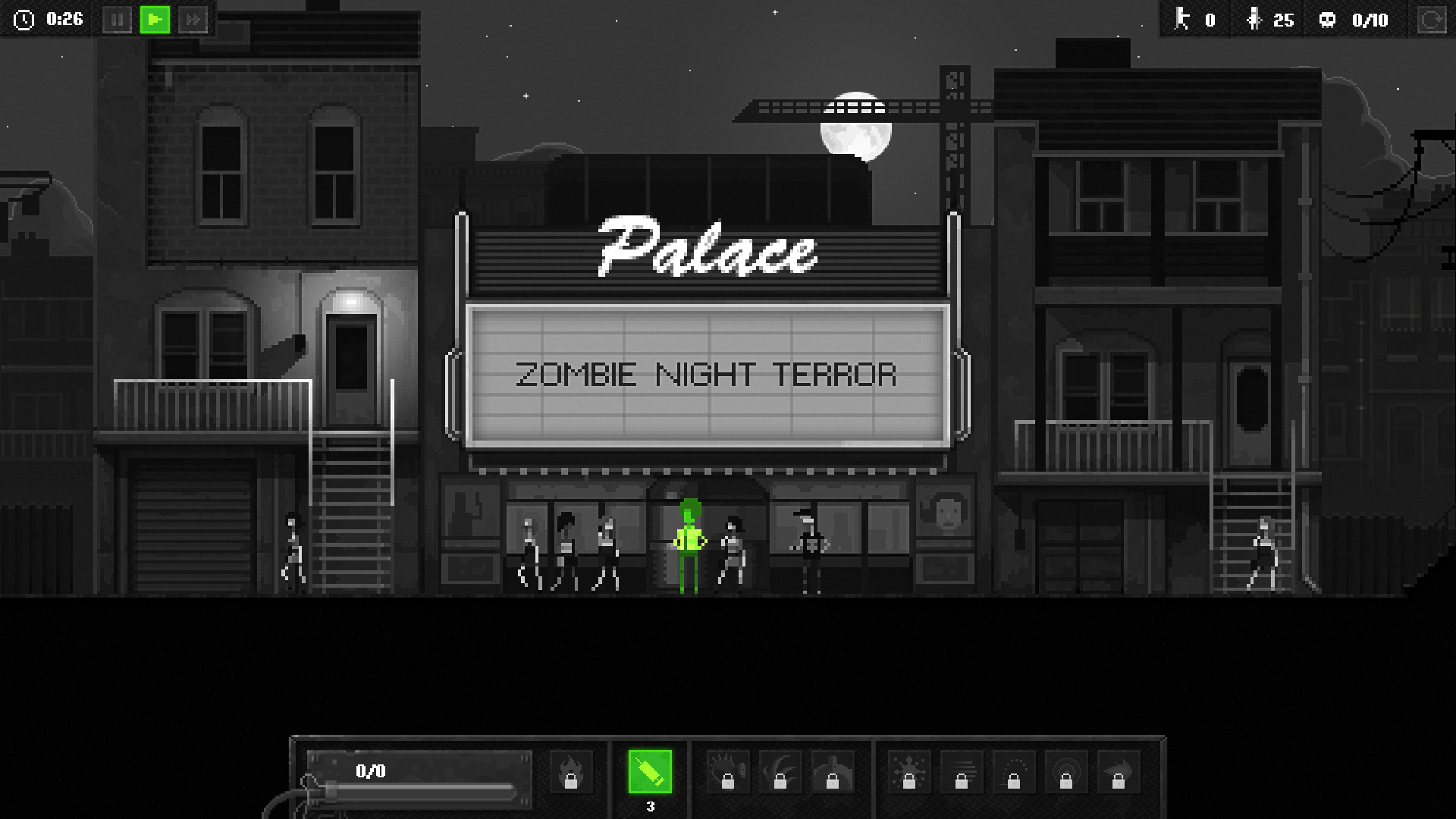The height and width of the screenshot is (819, 1456).
Task: Click the skull kill counter icon
Action: pyautogui.click(x=1326, y=20)
